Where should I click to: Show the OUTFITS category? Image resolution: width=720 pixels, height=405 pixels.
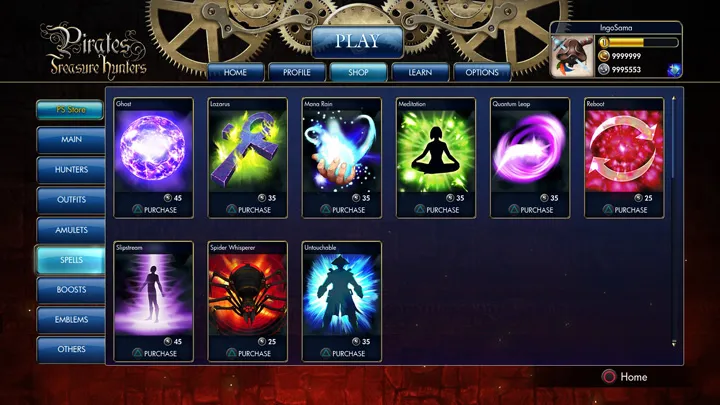71,200
